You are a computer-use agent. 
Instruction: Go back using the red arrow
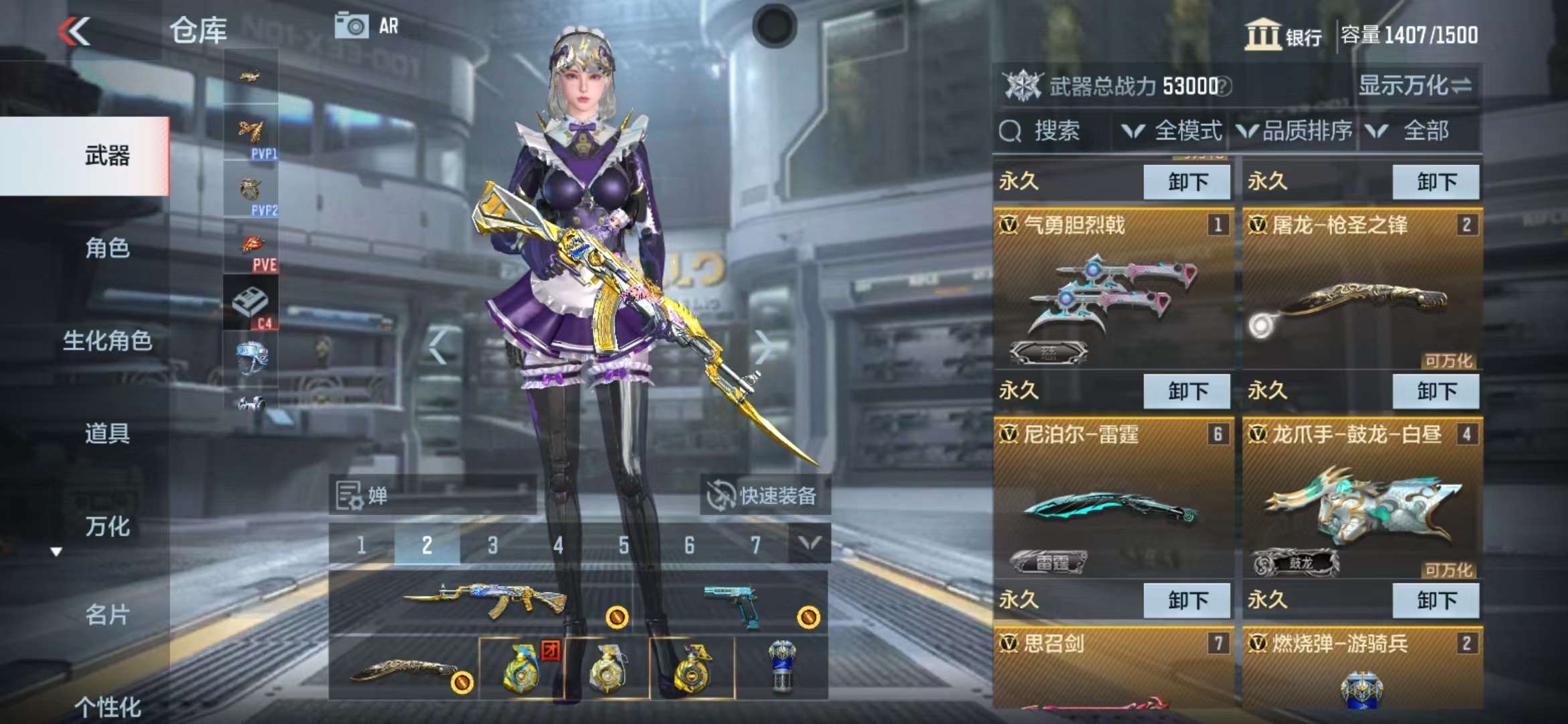pos(74,31)
